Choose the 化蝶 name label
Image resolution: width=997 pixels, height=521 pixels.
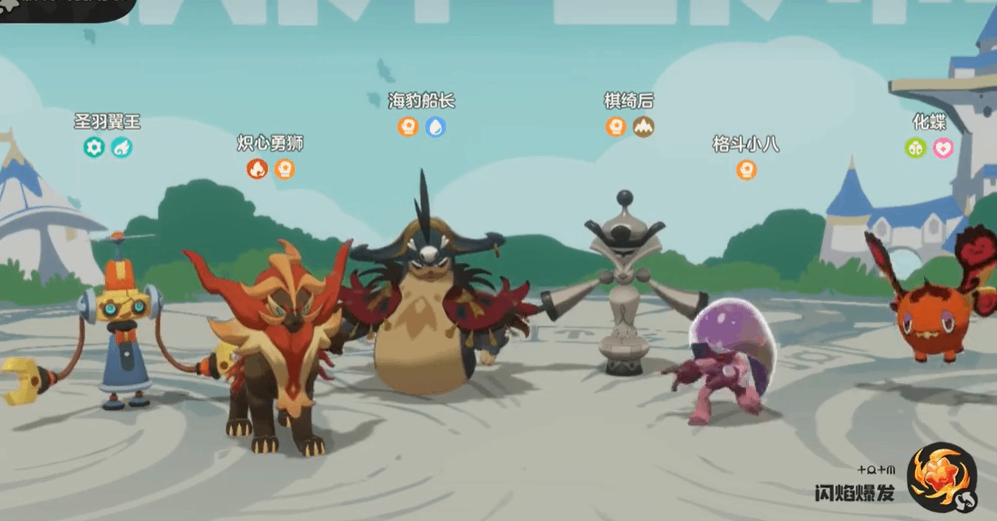point(929,122)
